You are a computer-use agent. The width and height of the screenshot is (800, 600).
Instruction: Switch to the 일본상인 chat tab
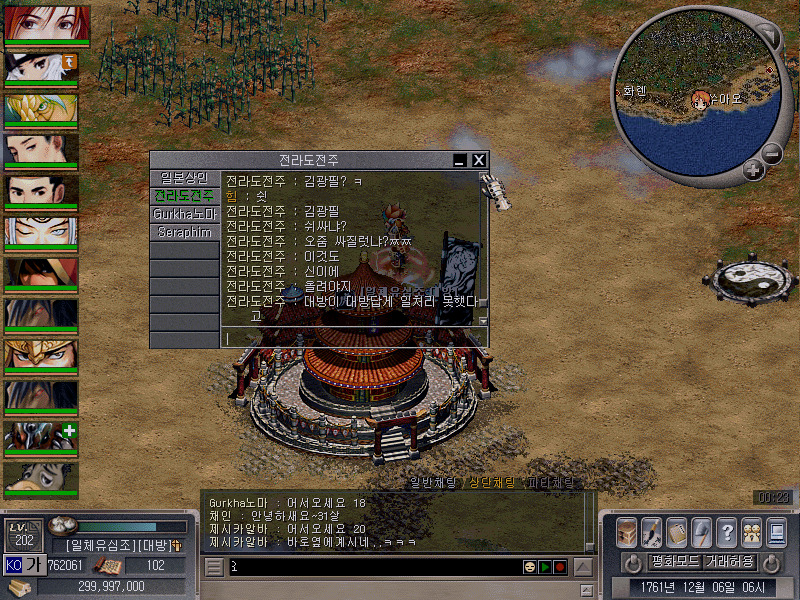184,178
